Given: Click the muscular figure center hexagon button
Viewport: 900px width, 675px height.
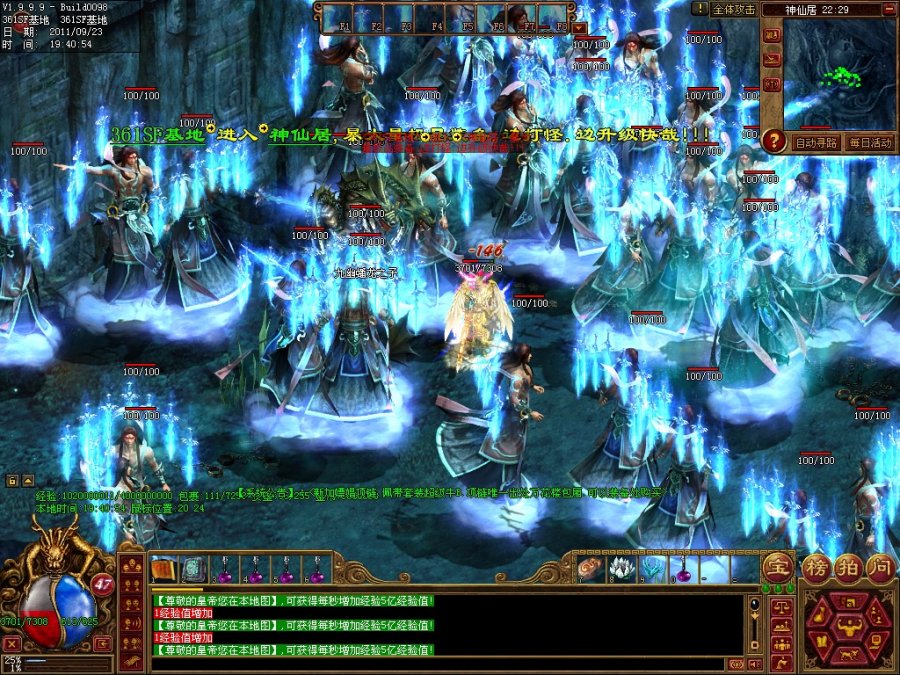Looking at the screenshot, I should [849, 628].
